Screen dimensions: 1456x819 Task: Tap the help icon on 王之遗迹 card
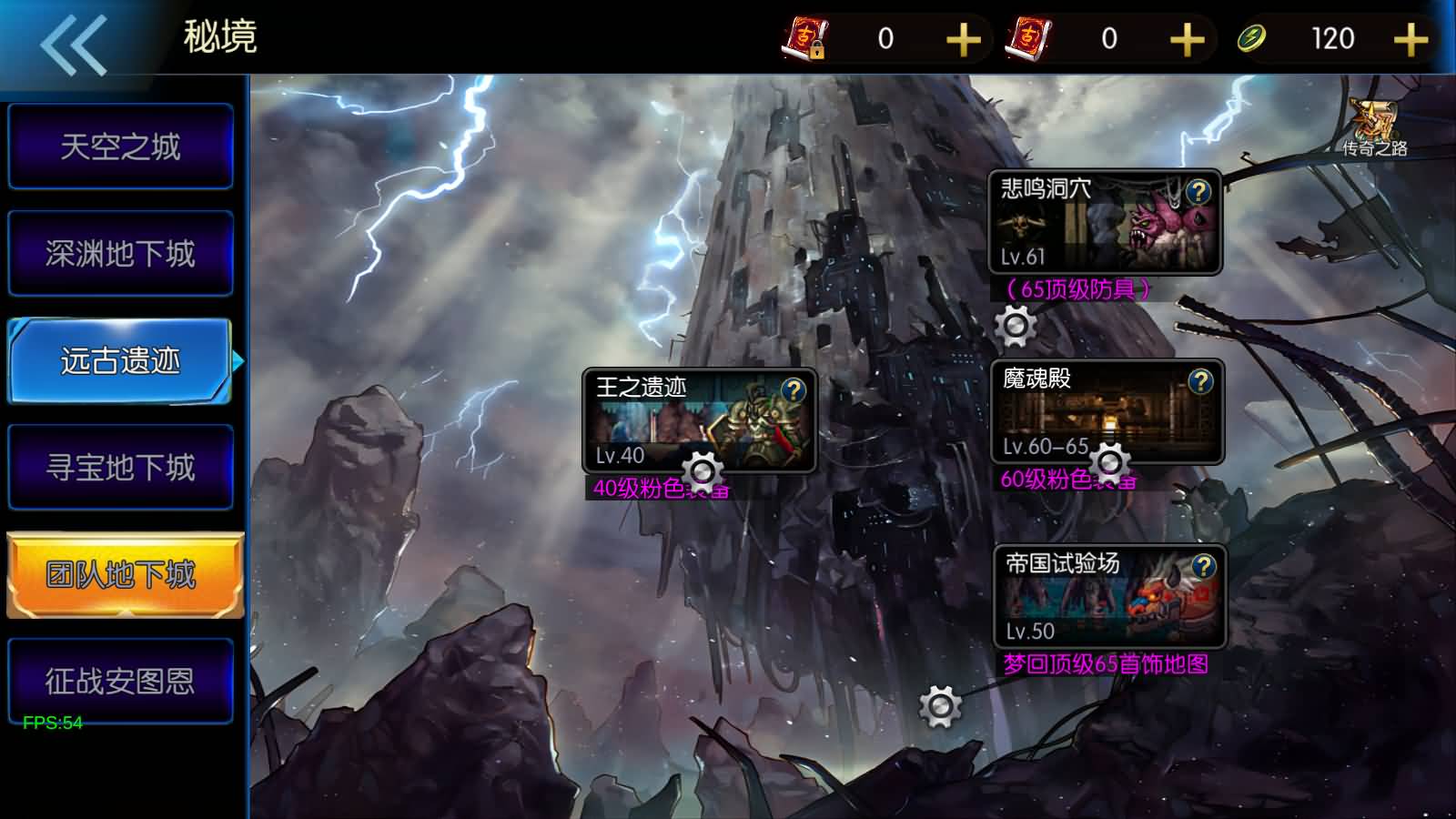(795, 390)
